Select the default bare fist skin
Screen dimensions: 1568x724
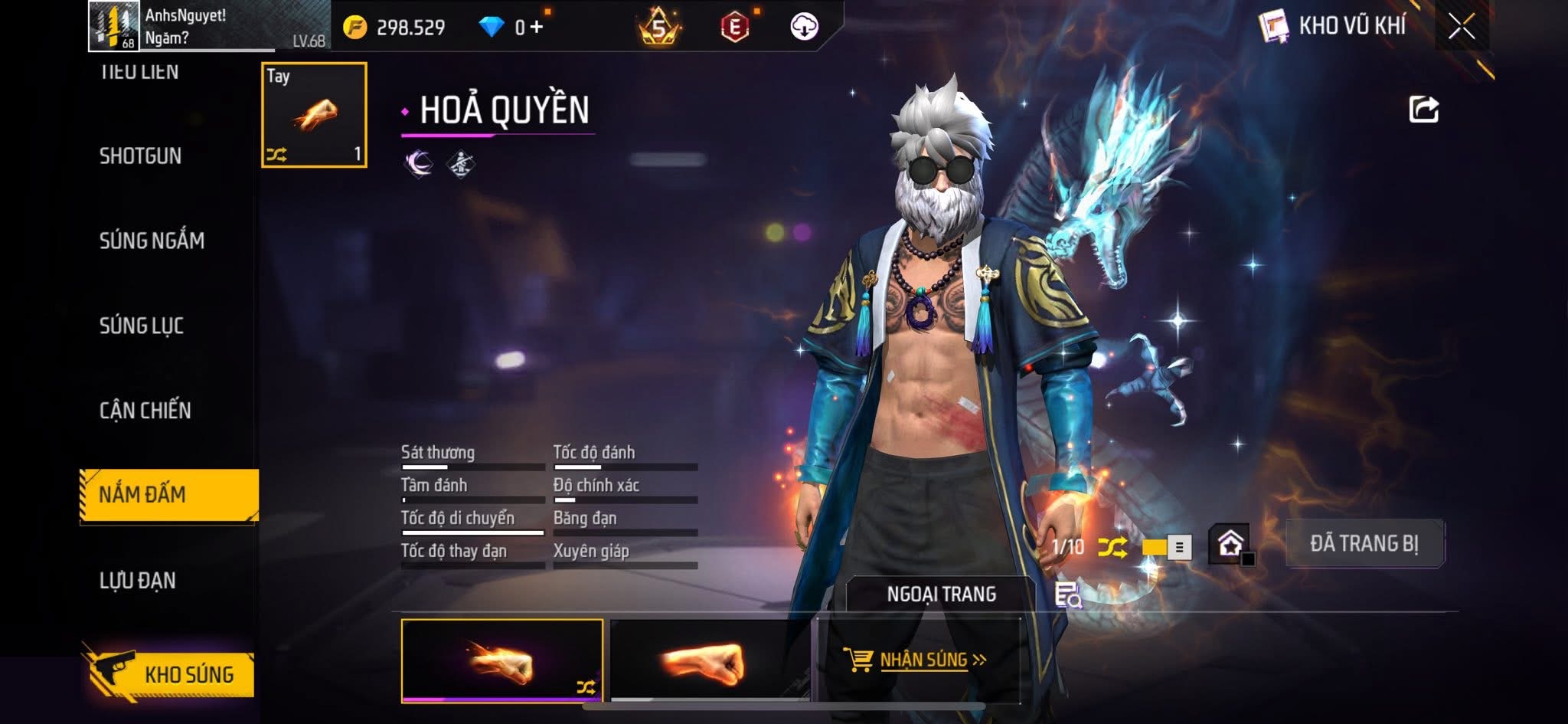click(x=710, y=660)
